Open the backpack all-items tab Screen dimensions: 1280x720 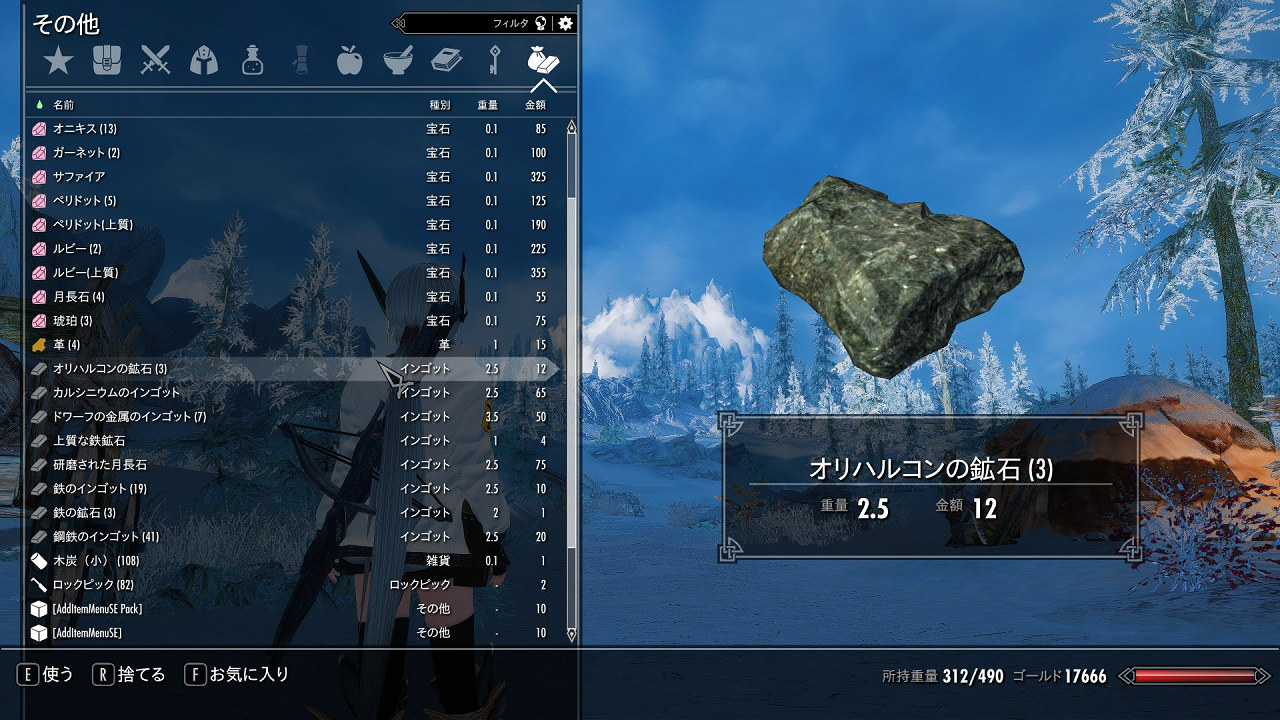coord(107,61)
